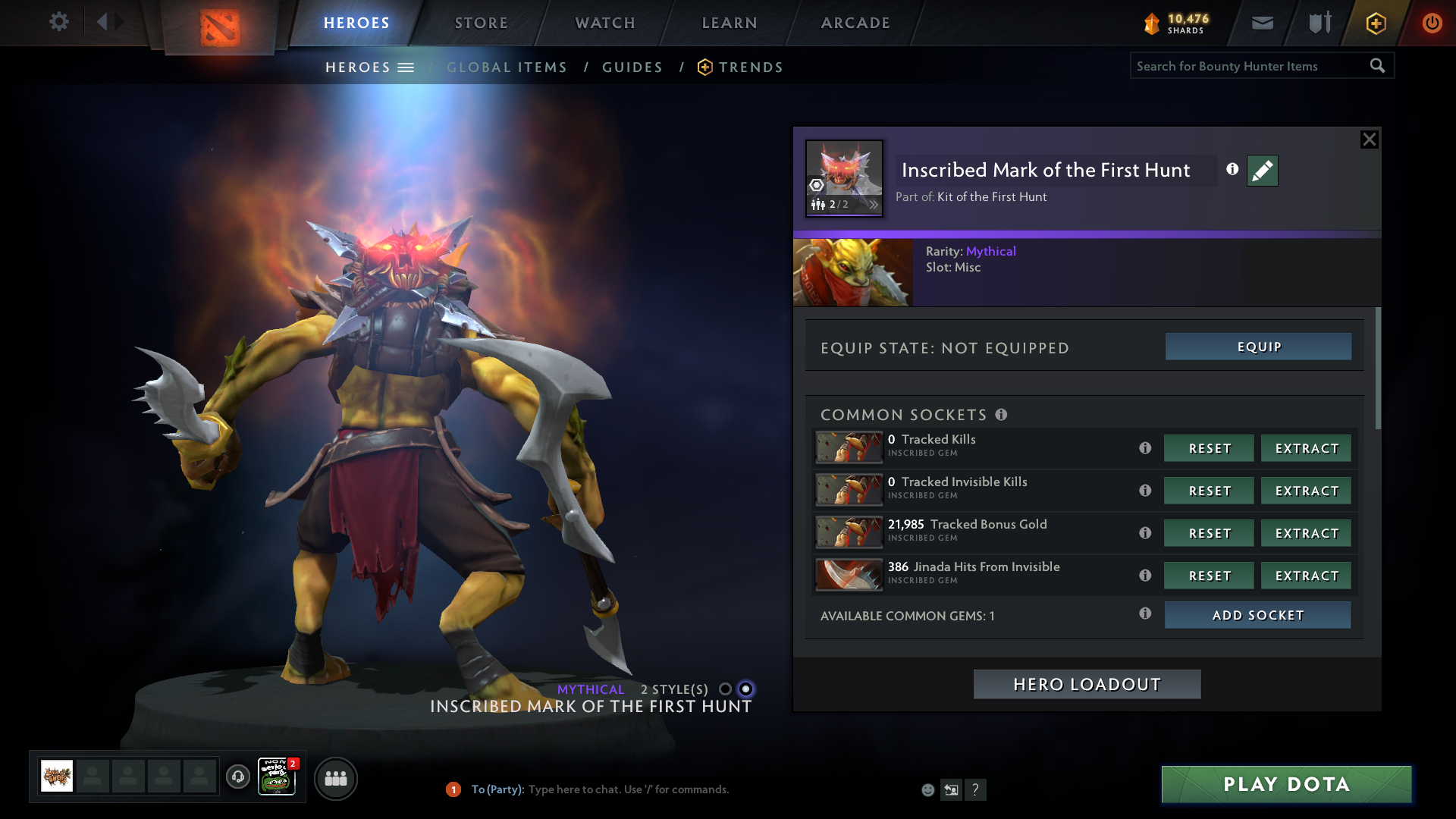Viewport: 1456px width, 819px height.
Task: Reset the Tracked Kills gem
Action: [x=1209, y=448]
